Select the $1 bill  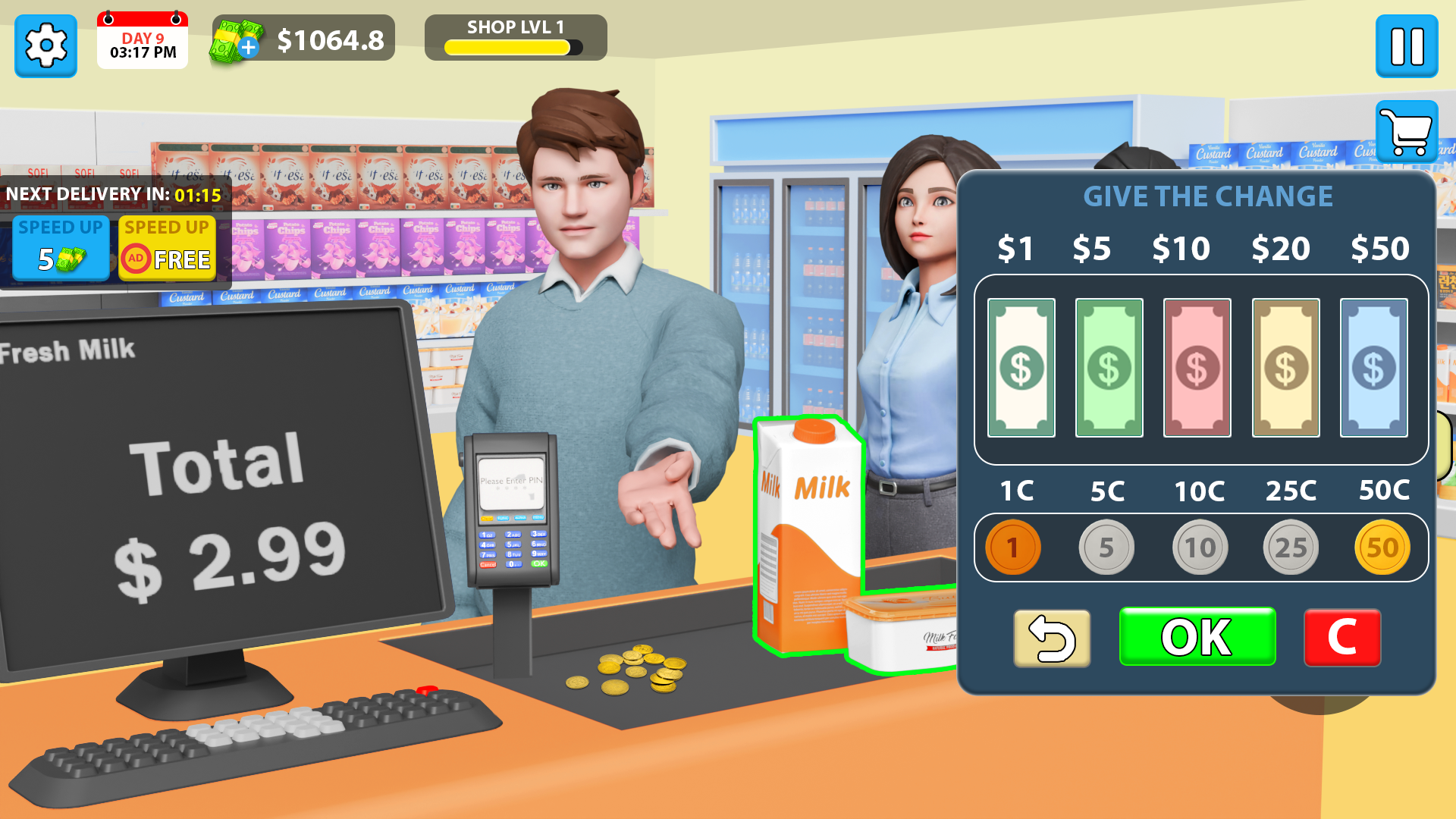tap(1020, 368)
